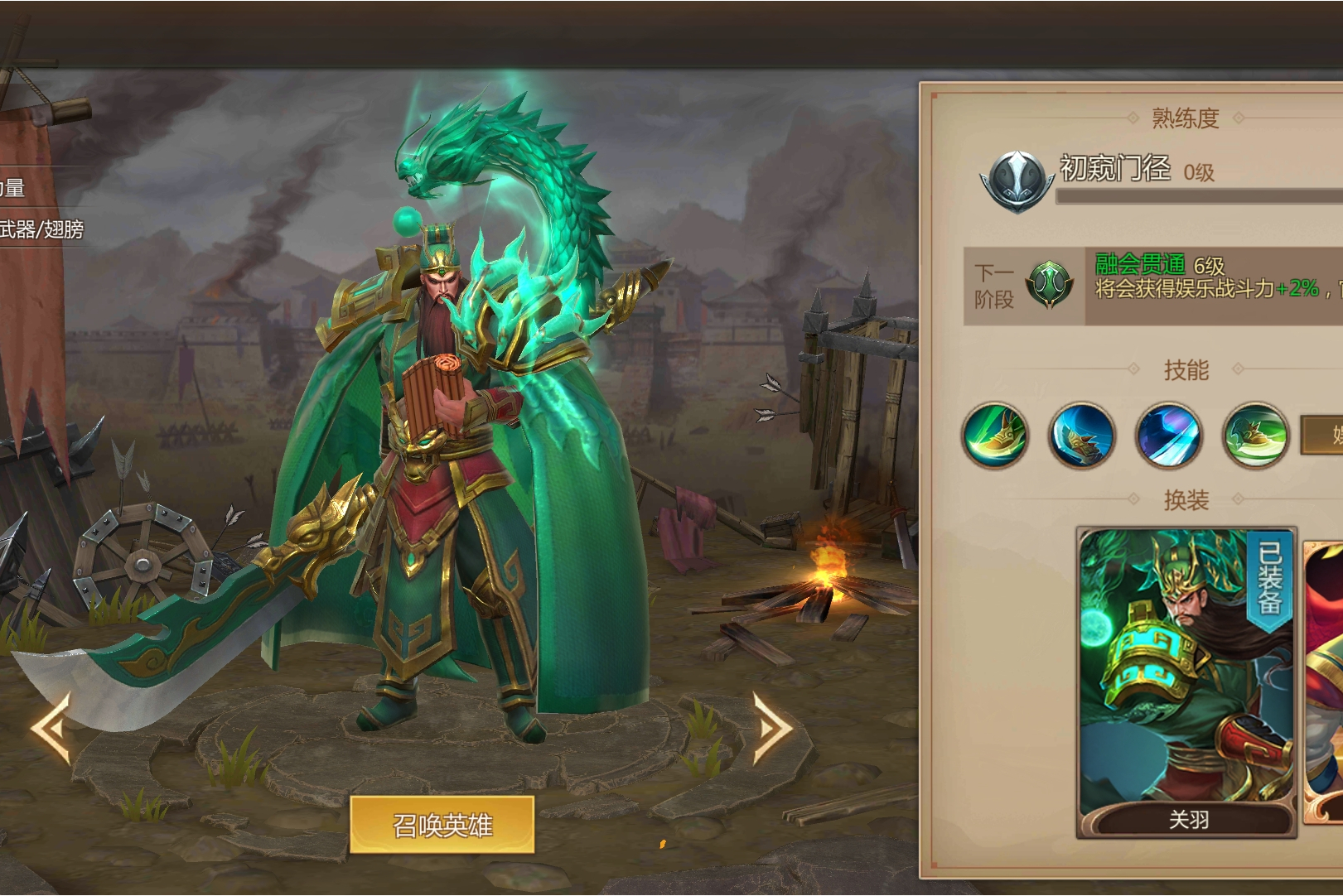Select the 融会贯通 next stage emblem

1049,285
